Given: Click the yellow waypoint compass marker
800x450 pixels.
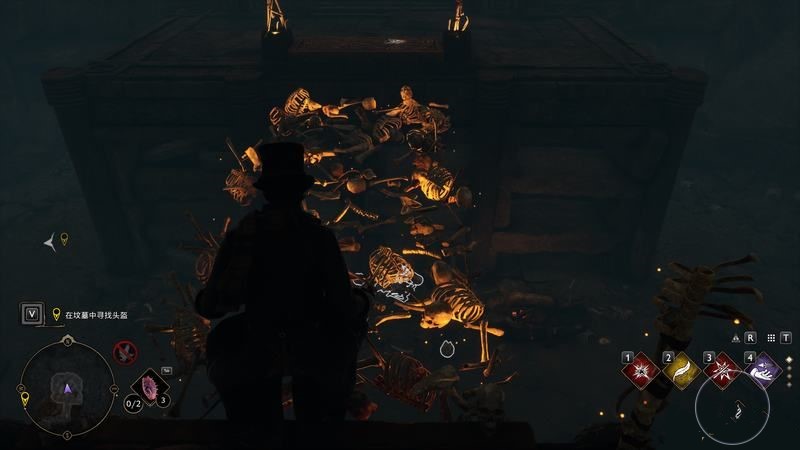Looking at the screenshot, I should [65, 238].
